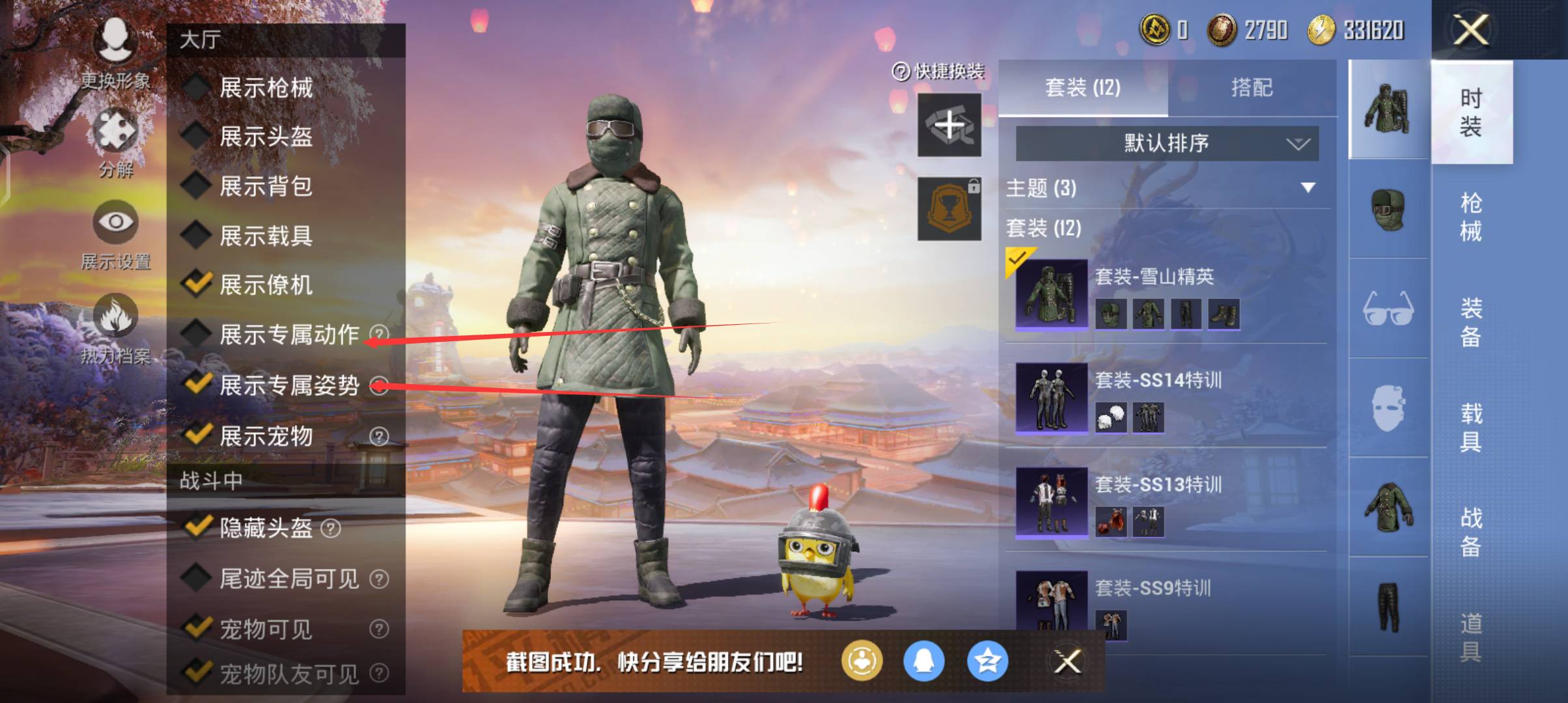Enable the 展示枪械 checkbox
Viewport: 1568px width, 703px height.
pos(195,89)
